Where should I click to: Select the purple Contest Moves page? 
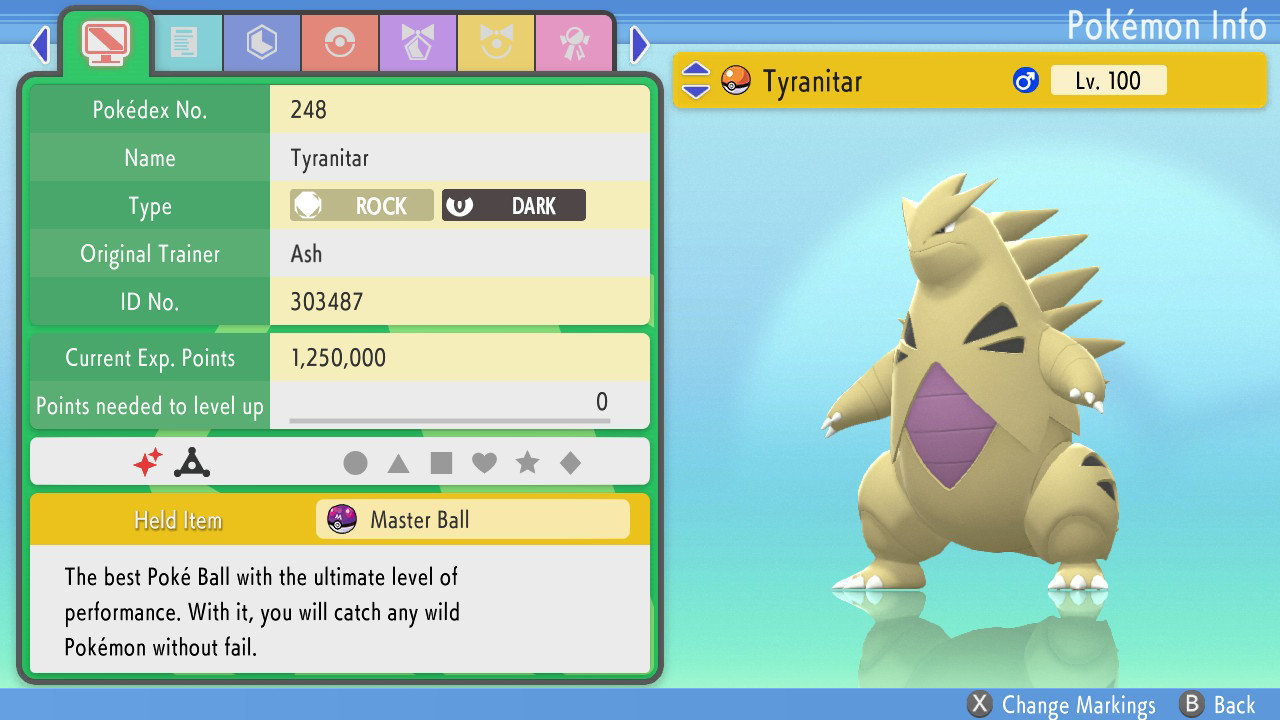(418, 42)
